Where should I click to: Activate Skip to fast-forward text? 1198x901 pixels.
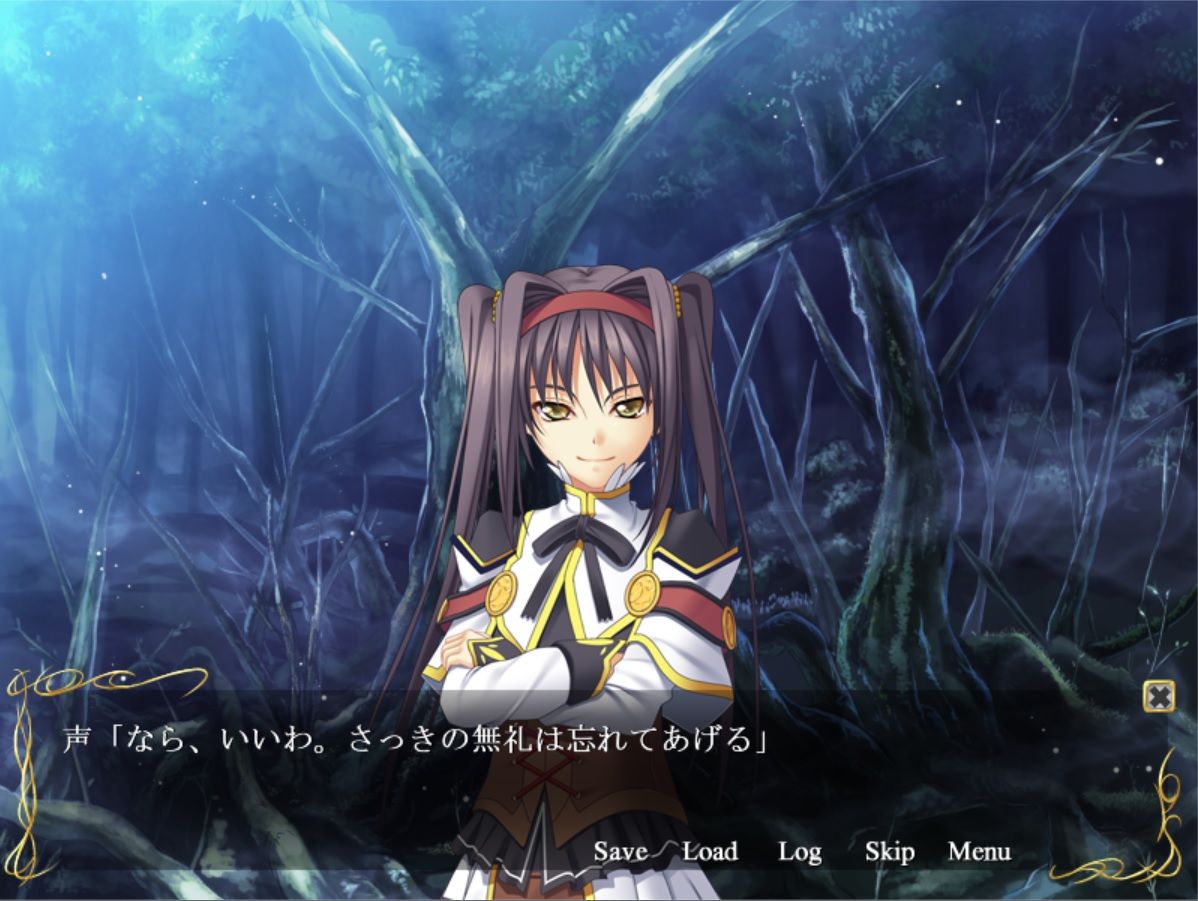coord(889,852)
